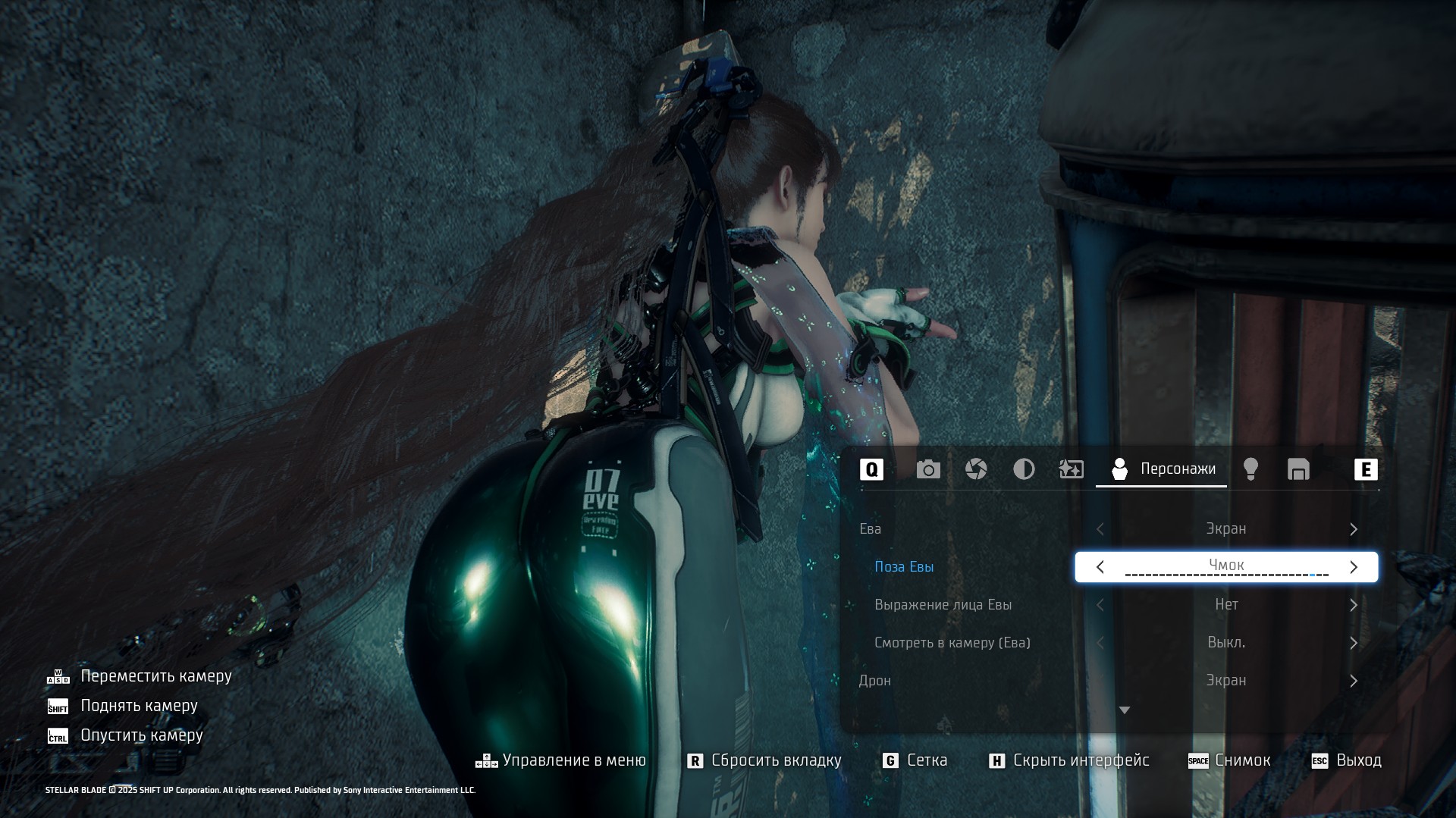Select the half-circle contrast tab
Viewport: 1456px width, 818px height.
point(1024,470)
